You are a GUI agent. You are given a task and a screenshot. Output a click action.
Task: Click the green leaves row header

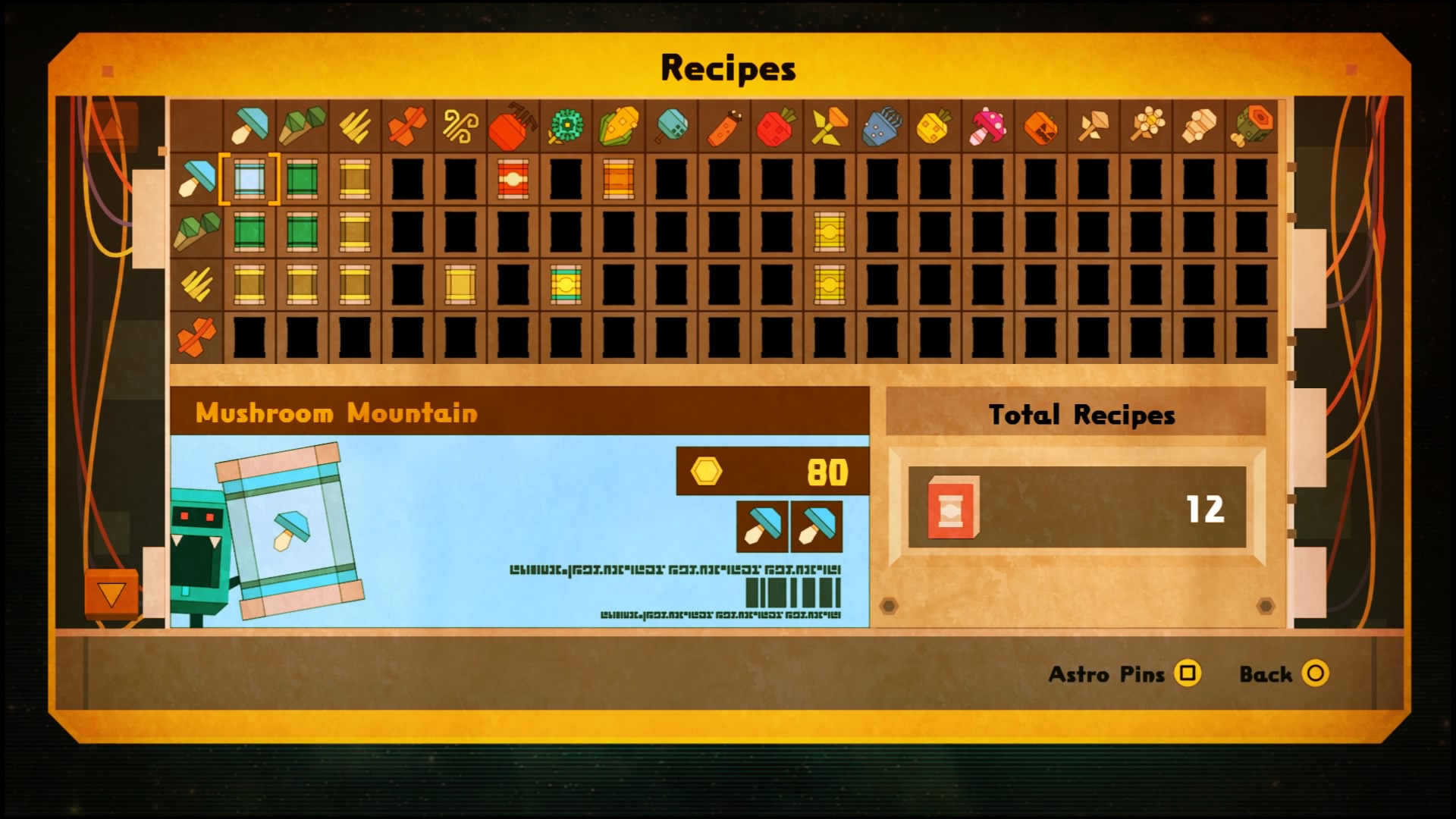click(196, 231)
